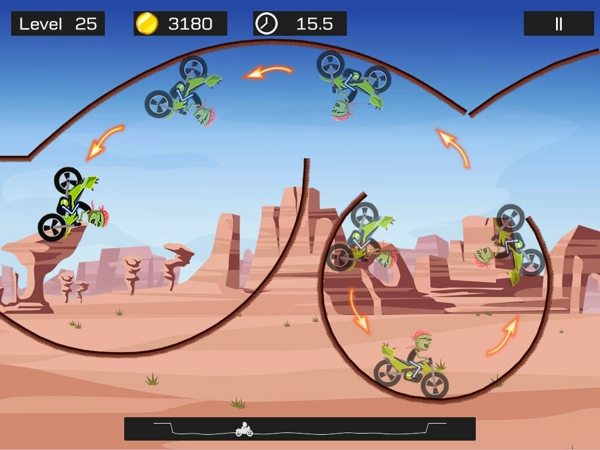This screenshot has width=600, height=450.
Task: Pause the game with the pause button
Action: (x=558, y=24)
